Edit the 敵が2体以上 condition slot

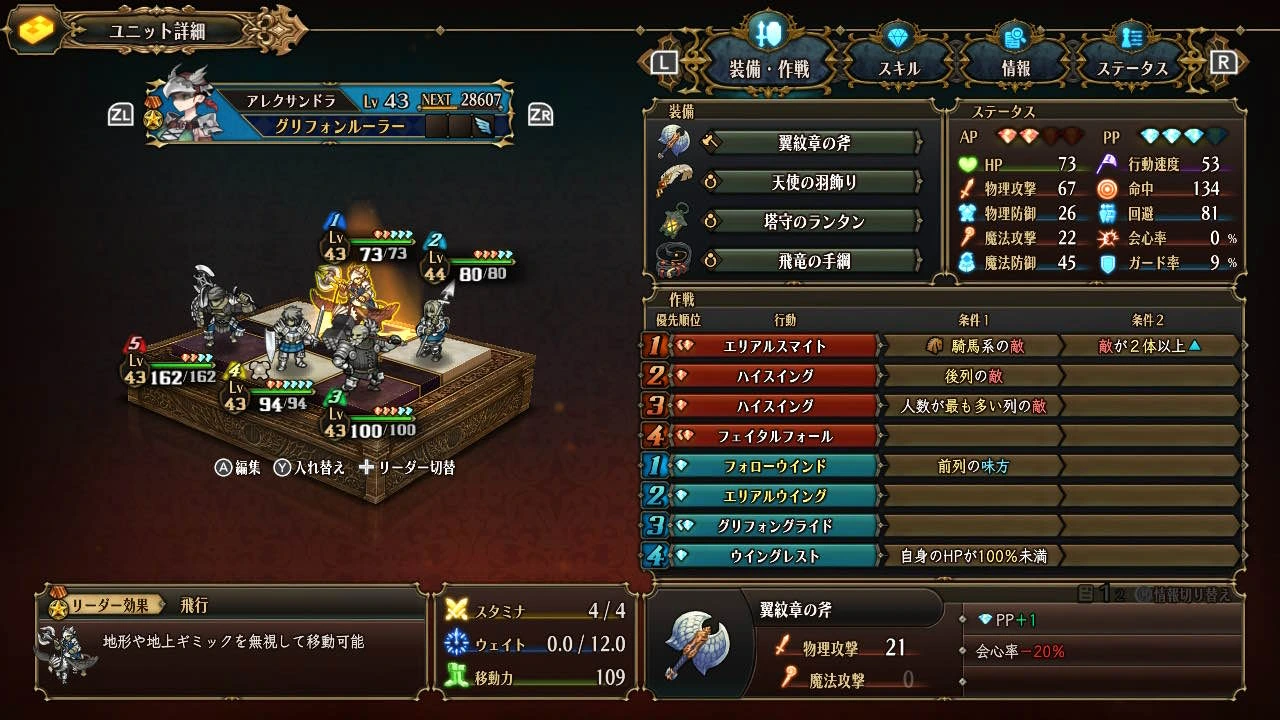tap(1148, 346)
